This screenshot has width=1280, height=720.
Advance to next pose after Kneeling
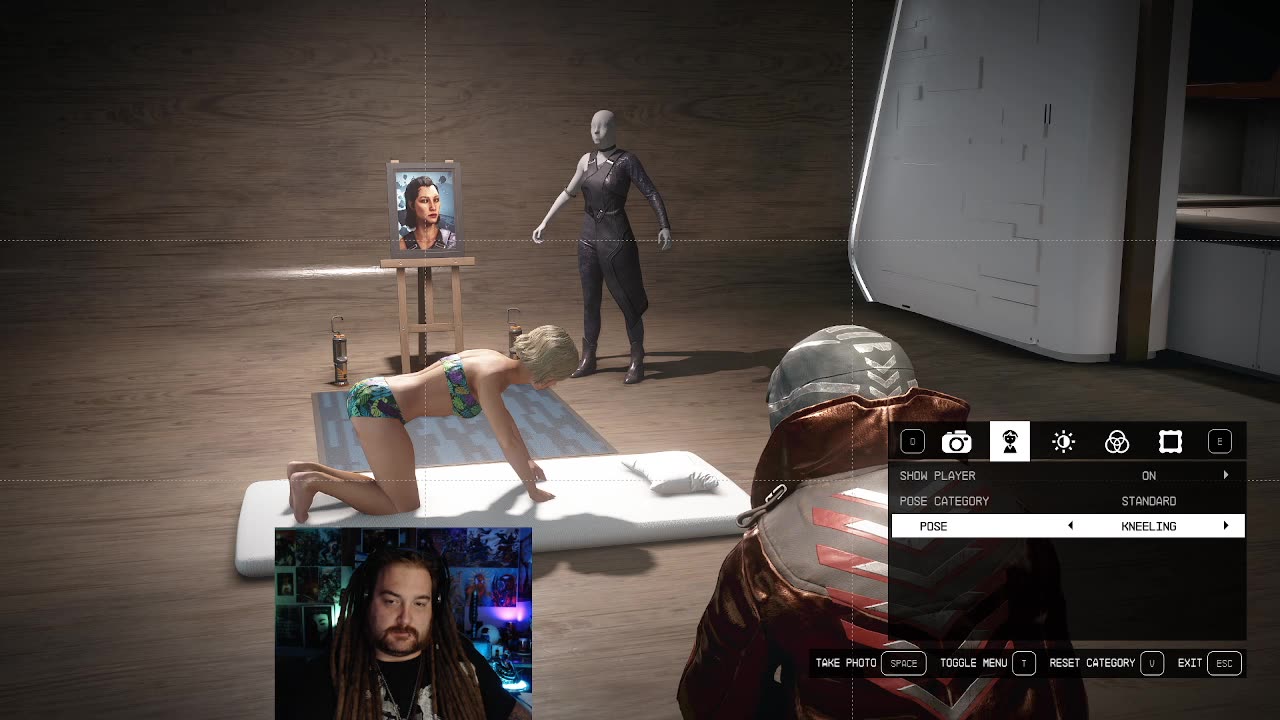pos(1226,526)
